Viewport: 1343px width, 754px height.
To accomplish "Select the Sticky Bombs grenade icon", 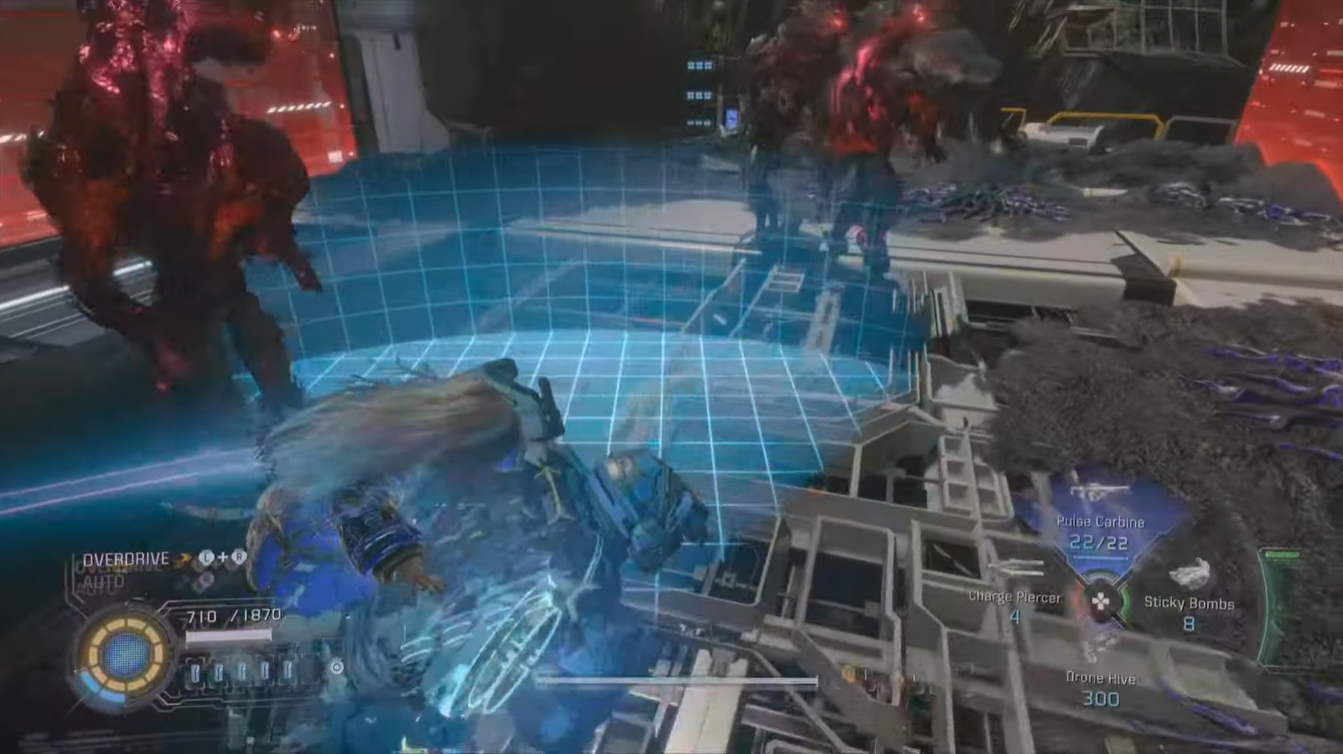I will [1191, 572].
